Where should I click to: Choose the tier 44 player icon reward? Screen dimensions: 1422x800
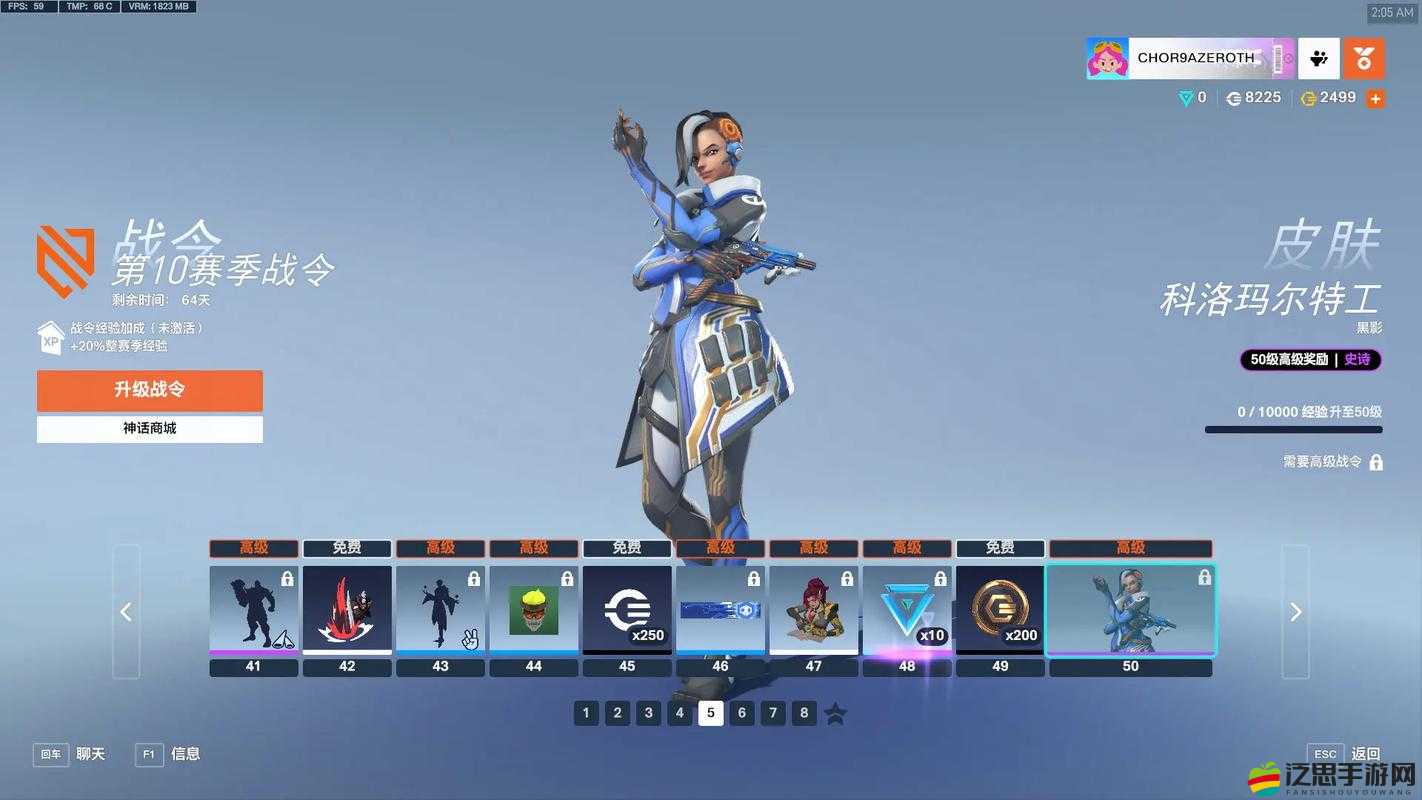point(534,610)
